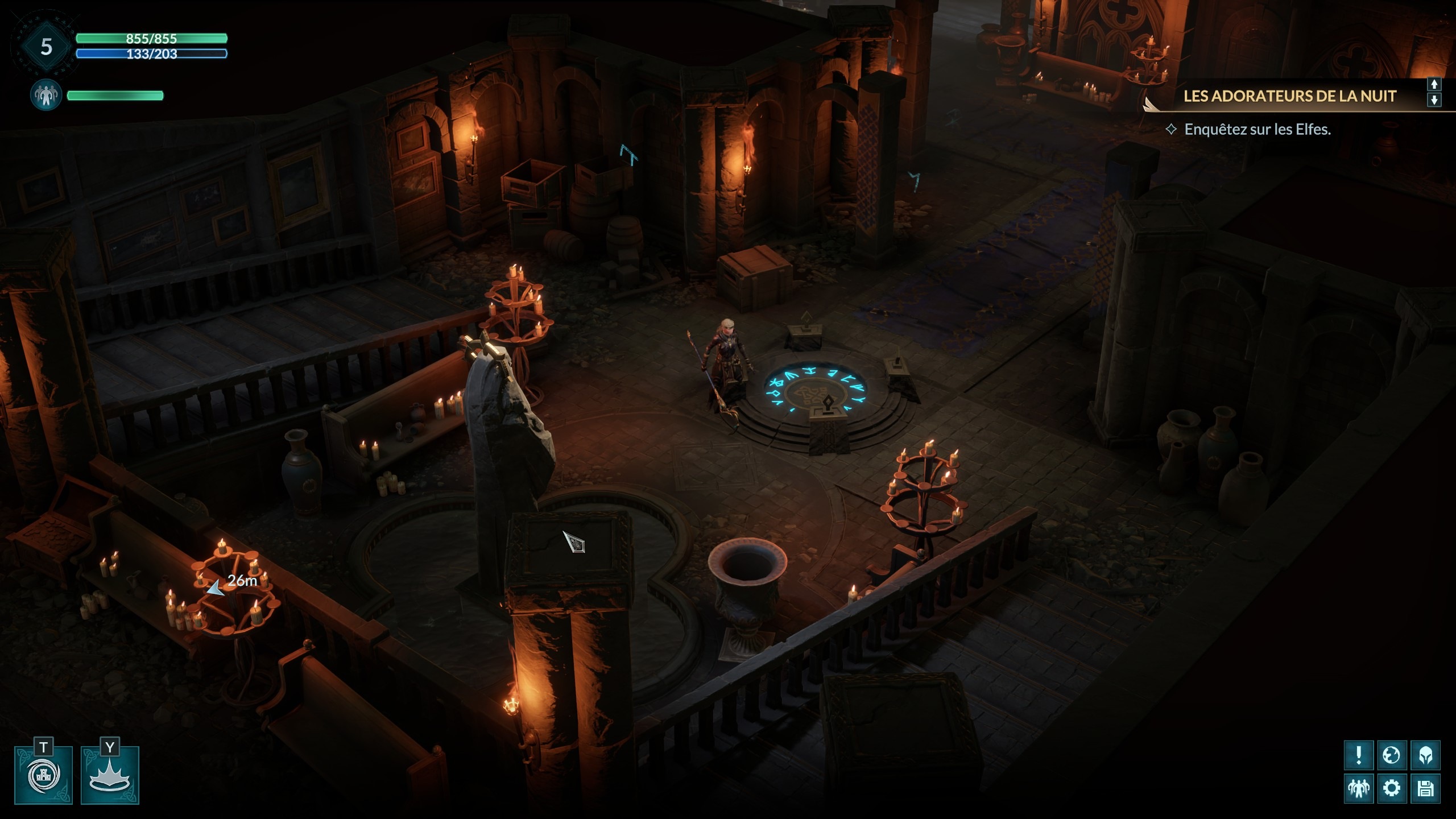Screen dimensions: 1456x819
Task: Activate the crown ability
Action: tap(110, 776)
